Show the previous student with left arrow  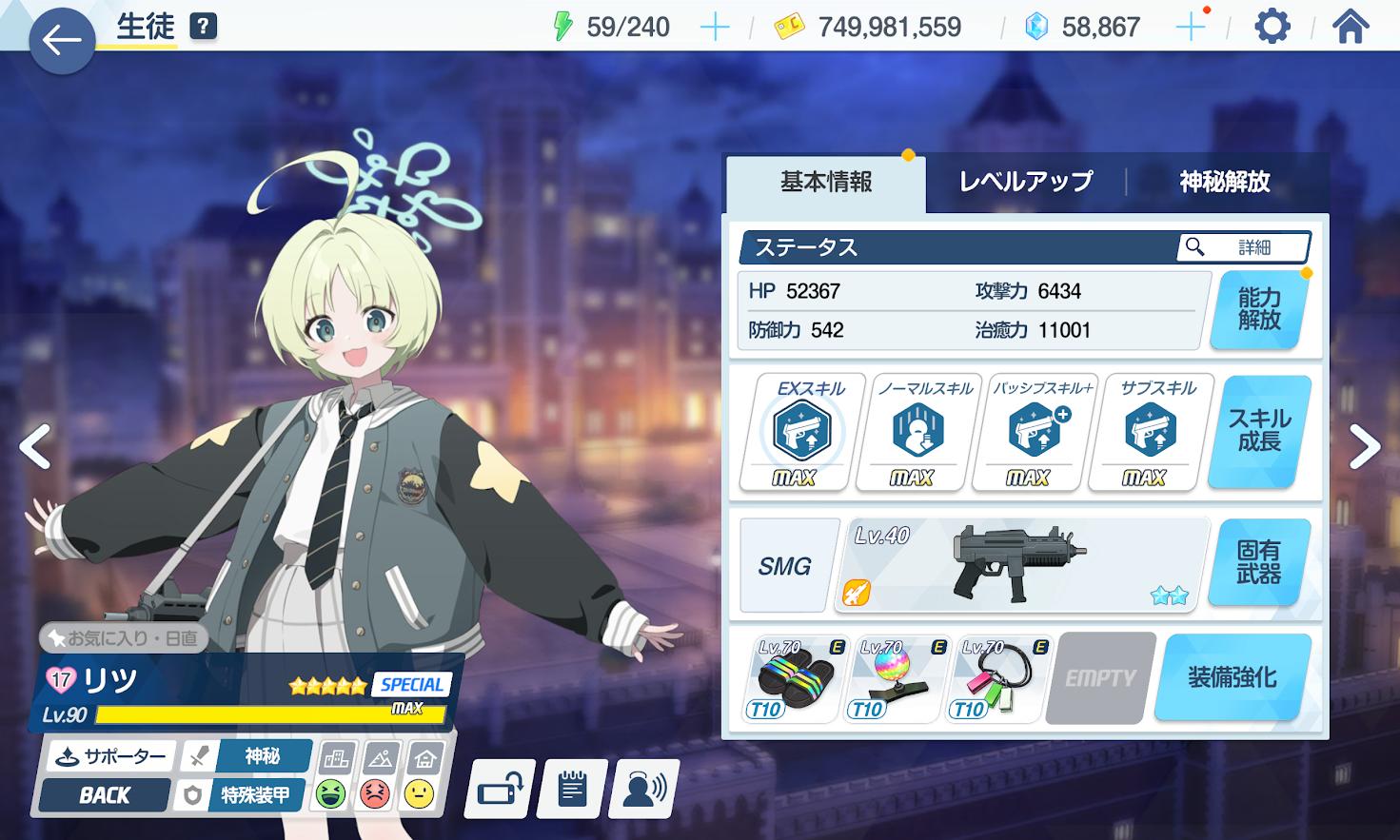click(35, 446)
